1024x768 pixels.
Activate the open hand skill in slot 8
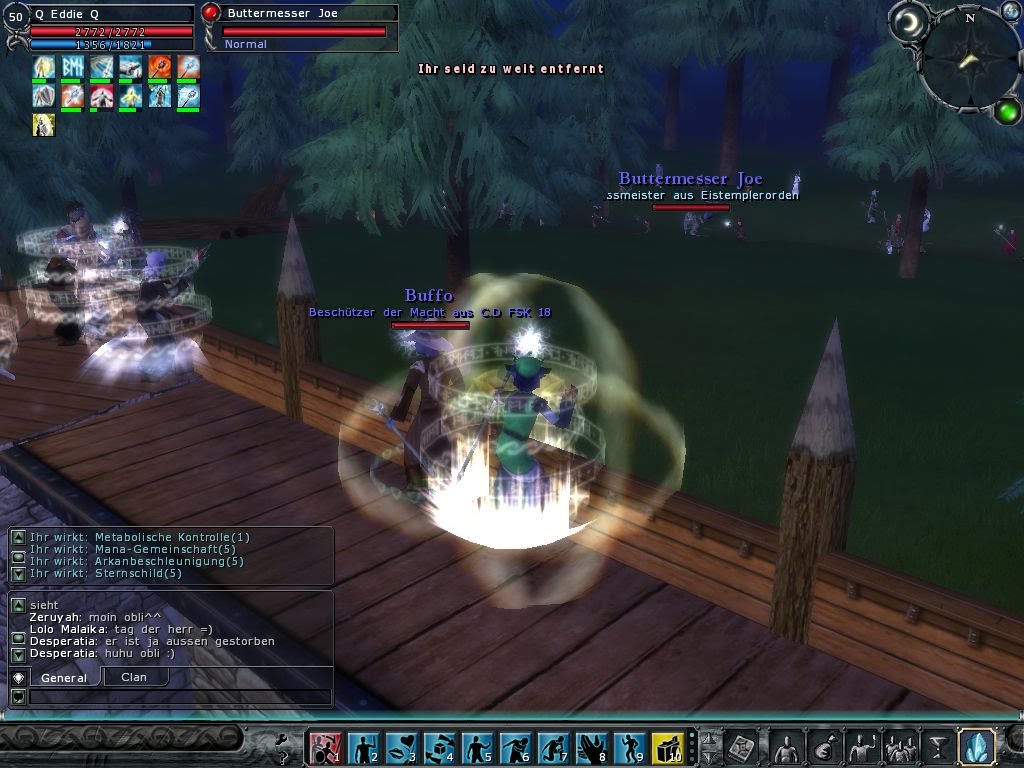pos(591,747)
